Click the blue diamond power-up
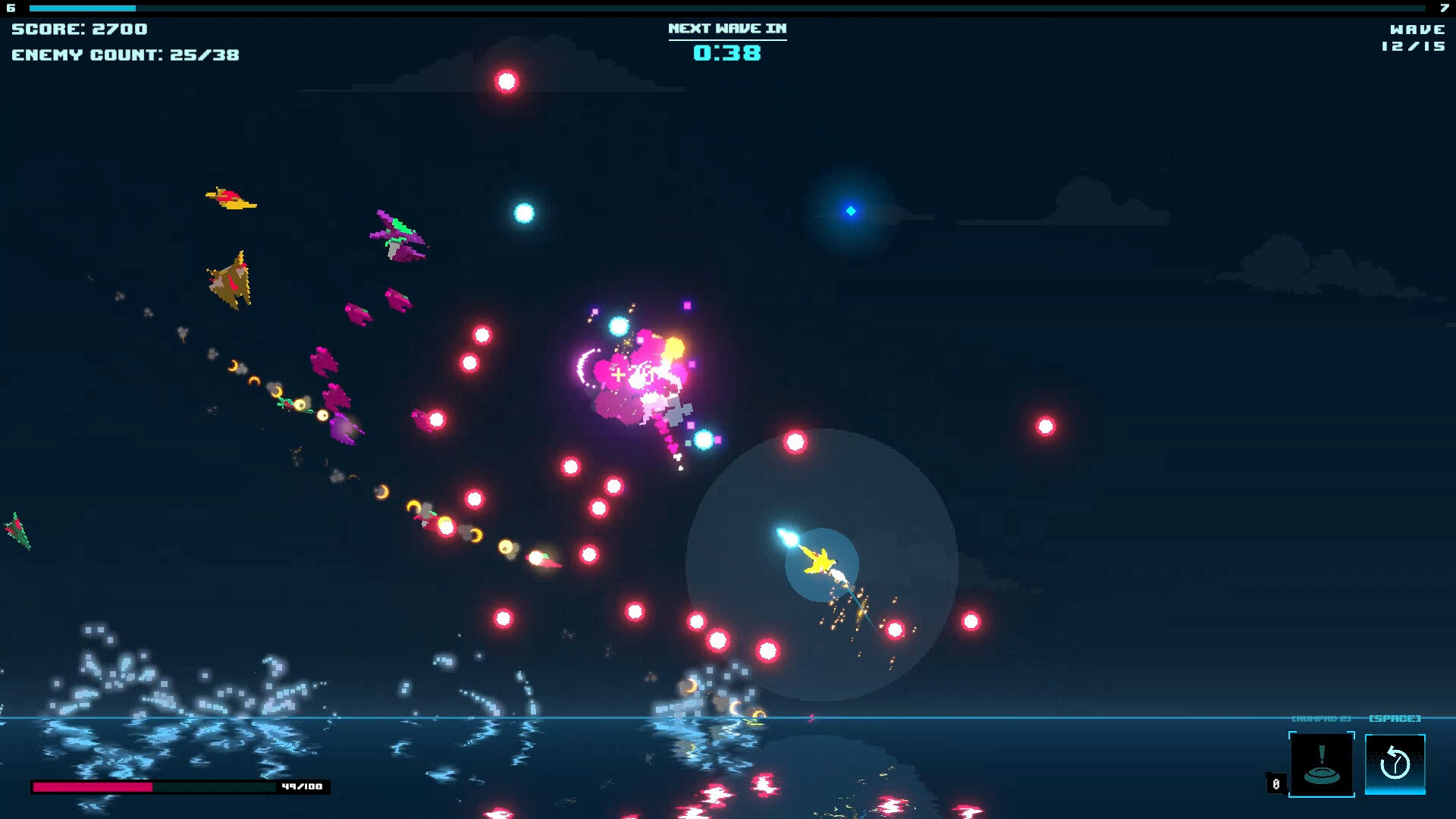 pos(849,210)
